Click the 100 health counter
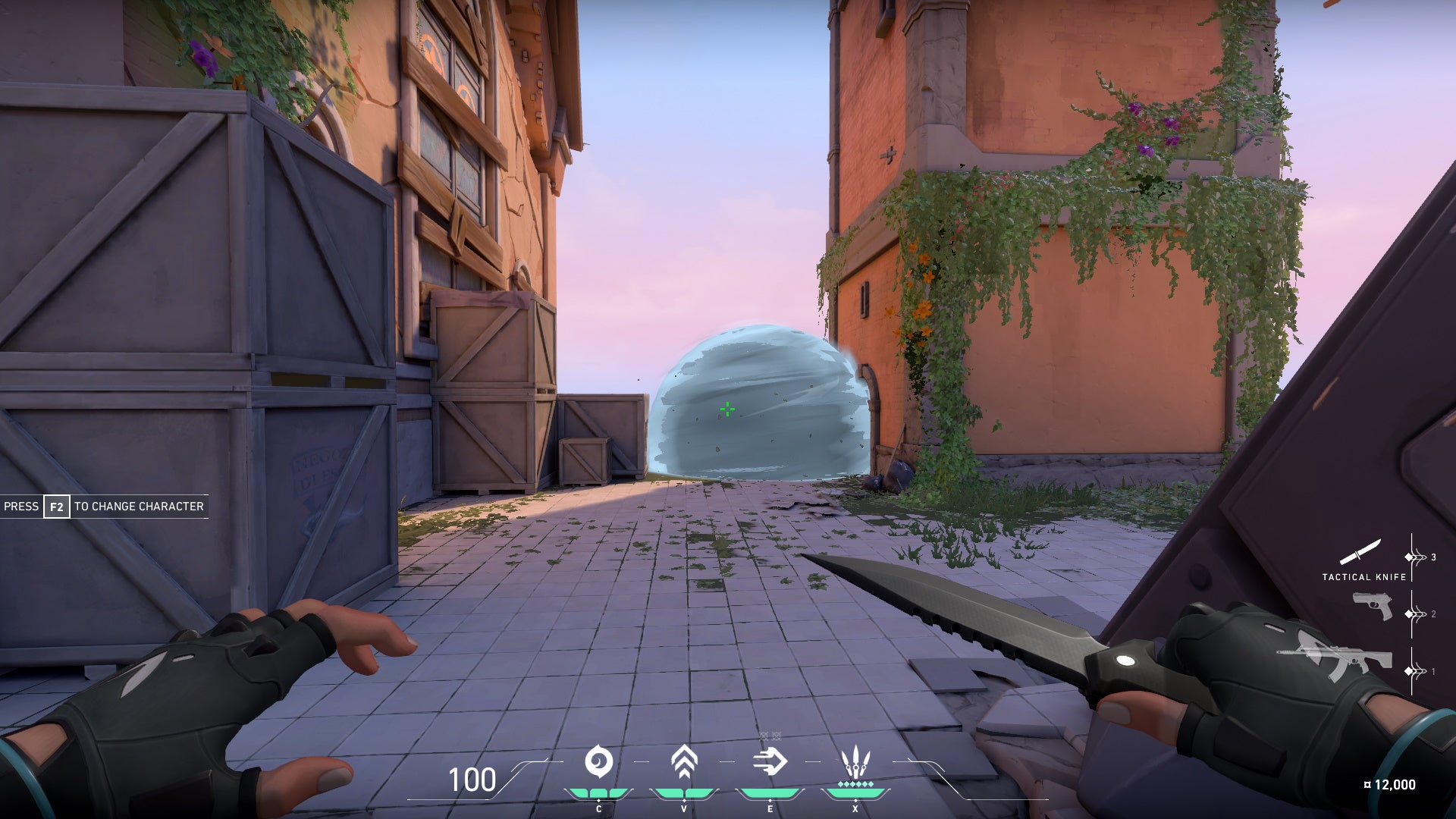The image size is (1456, 819). click(x=472, y=778)
